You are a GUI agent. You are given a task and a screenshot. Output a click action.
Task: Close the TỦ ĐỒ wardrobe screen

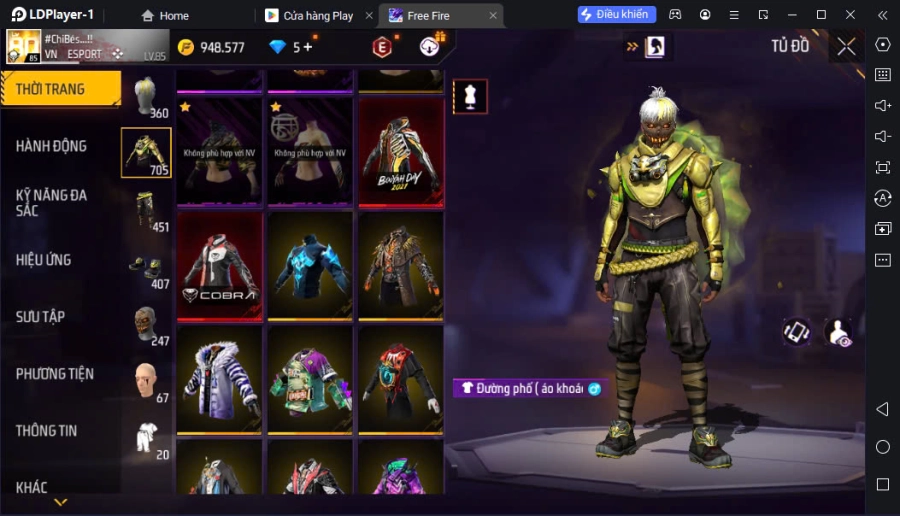pyautogui.click(x=846, y=46)
